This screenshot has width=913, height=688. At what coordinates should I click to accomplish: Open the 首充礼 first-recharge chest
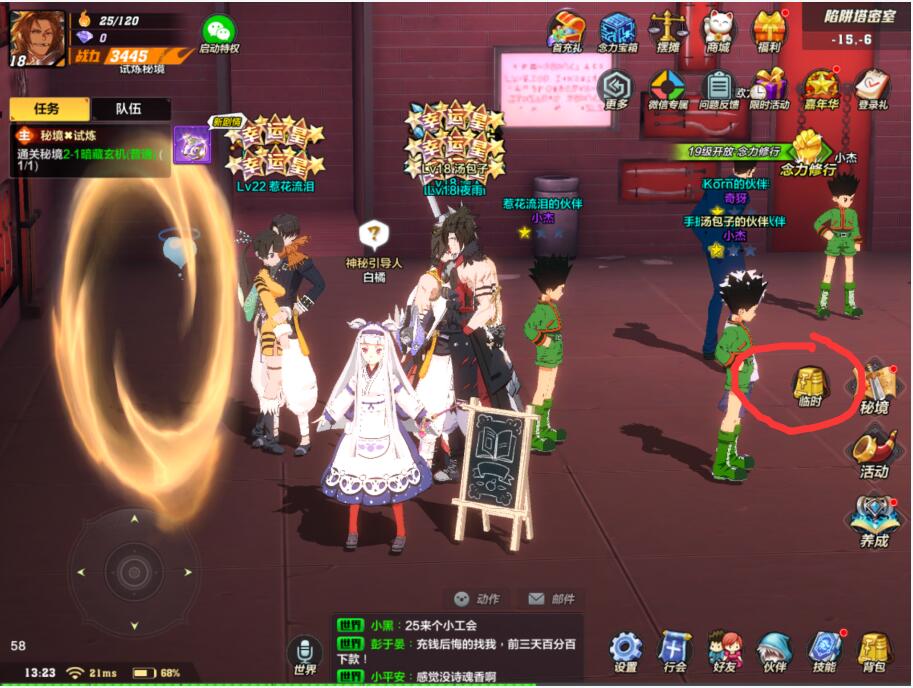[x=567, y=31]
